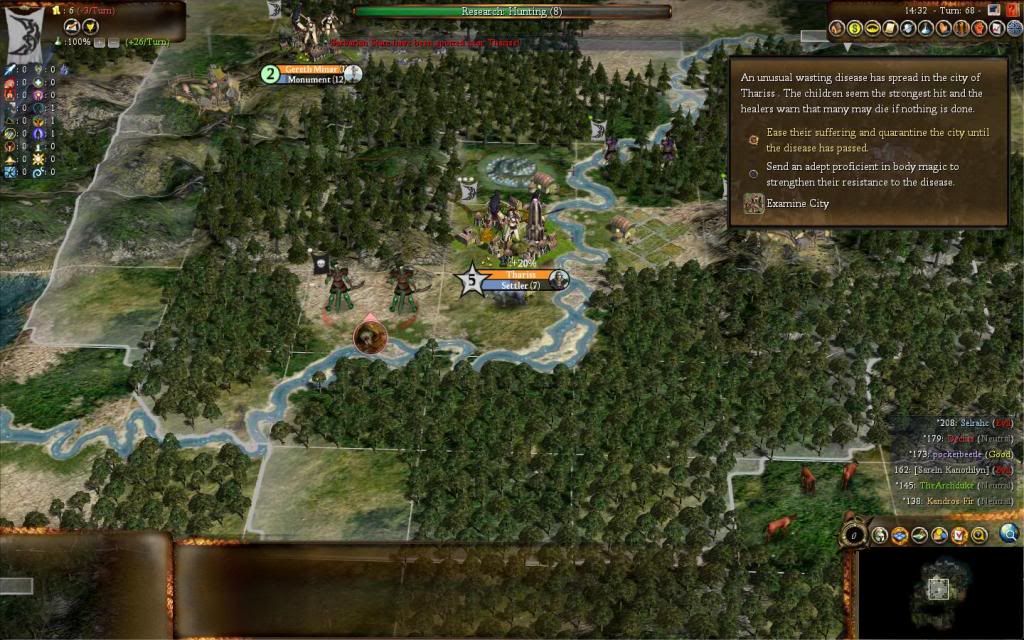Open the main menu flag icon beside turn counter
Screen dimensions: 1024x640
pyautogui.click(x=994, y=9)
